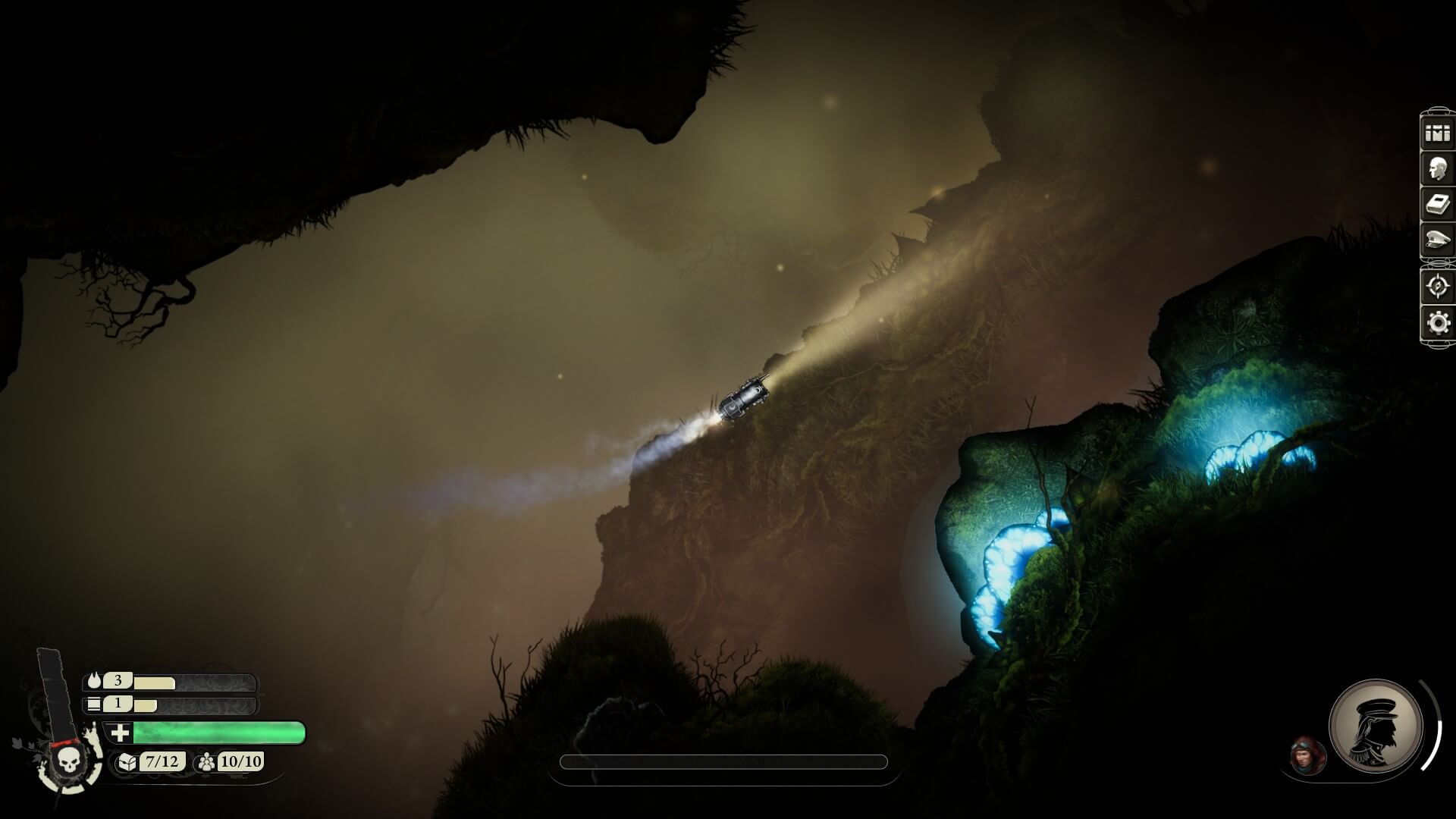This screenshot has height=819, width=1456.
Task: Open settings with the gear icon
Action: [x=1437, y=323]
